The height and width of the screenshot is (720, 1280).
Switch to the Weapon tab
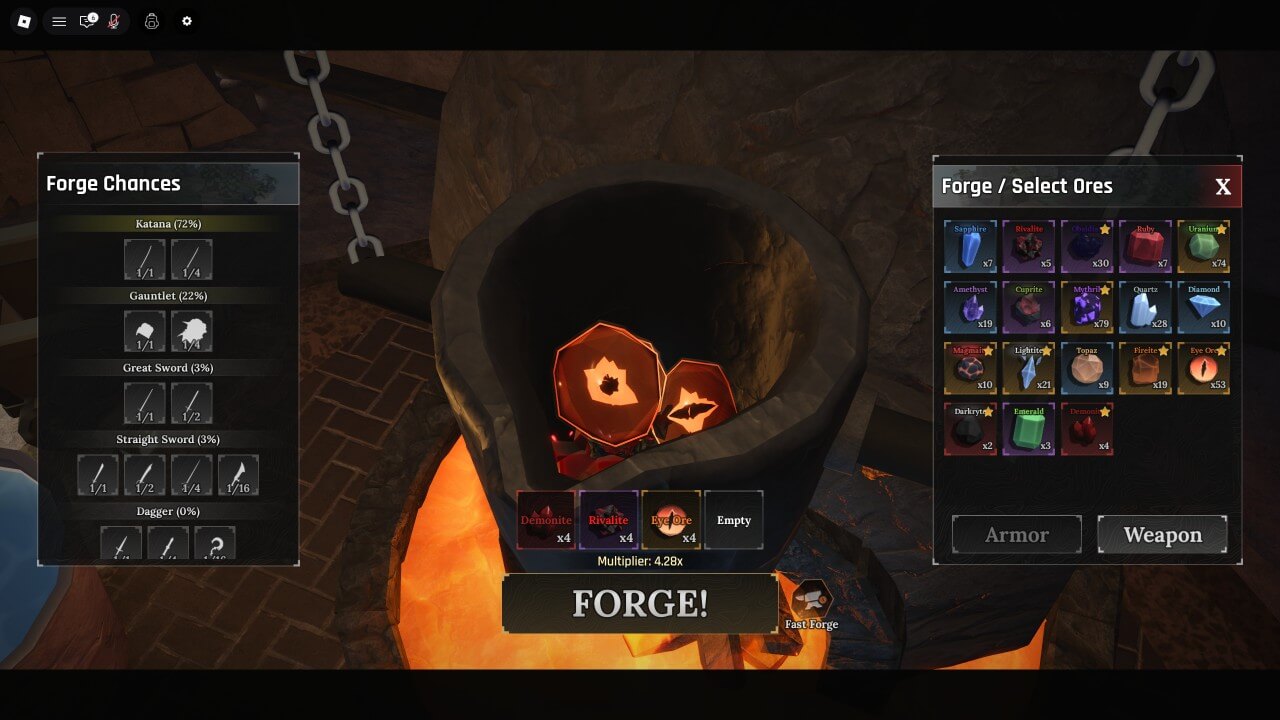tap(1162, 535)
